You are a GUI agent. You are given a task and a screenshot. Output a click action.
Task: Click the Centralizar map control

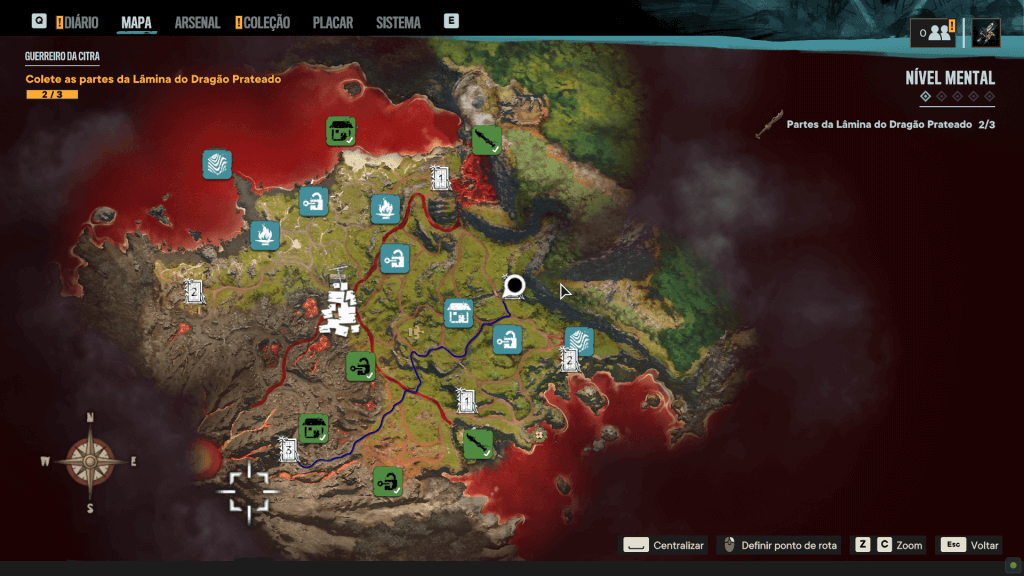664,545
